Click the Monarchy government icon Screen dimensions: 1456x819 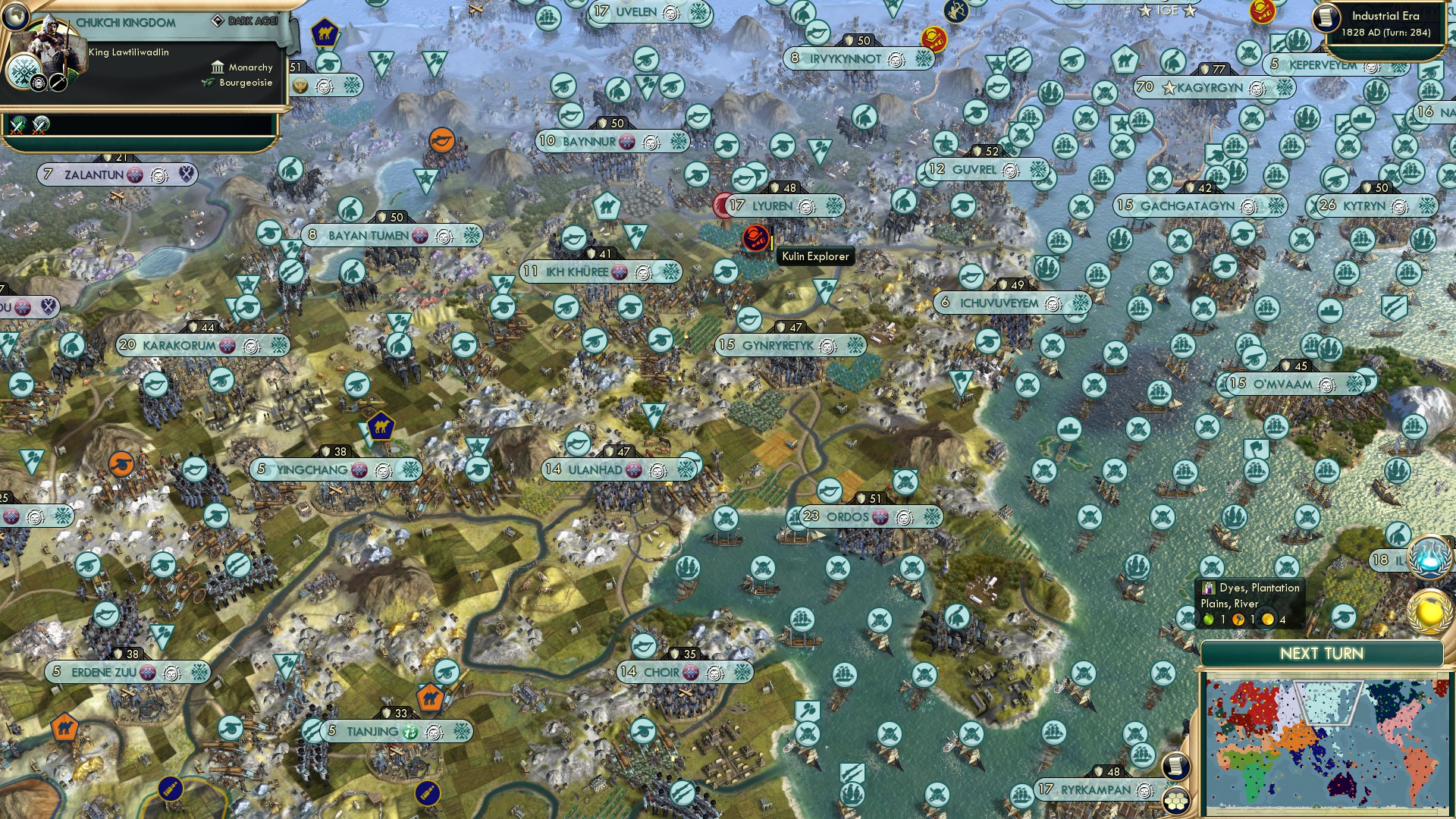click(218, 67)
